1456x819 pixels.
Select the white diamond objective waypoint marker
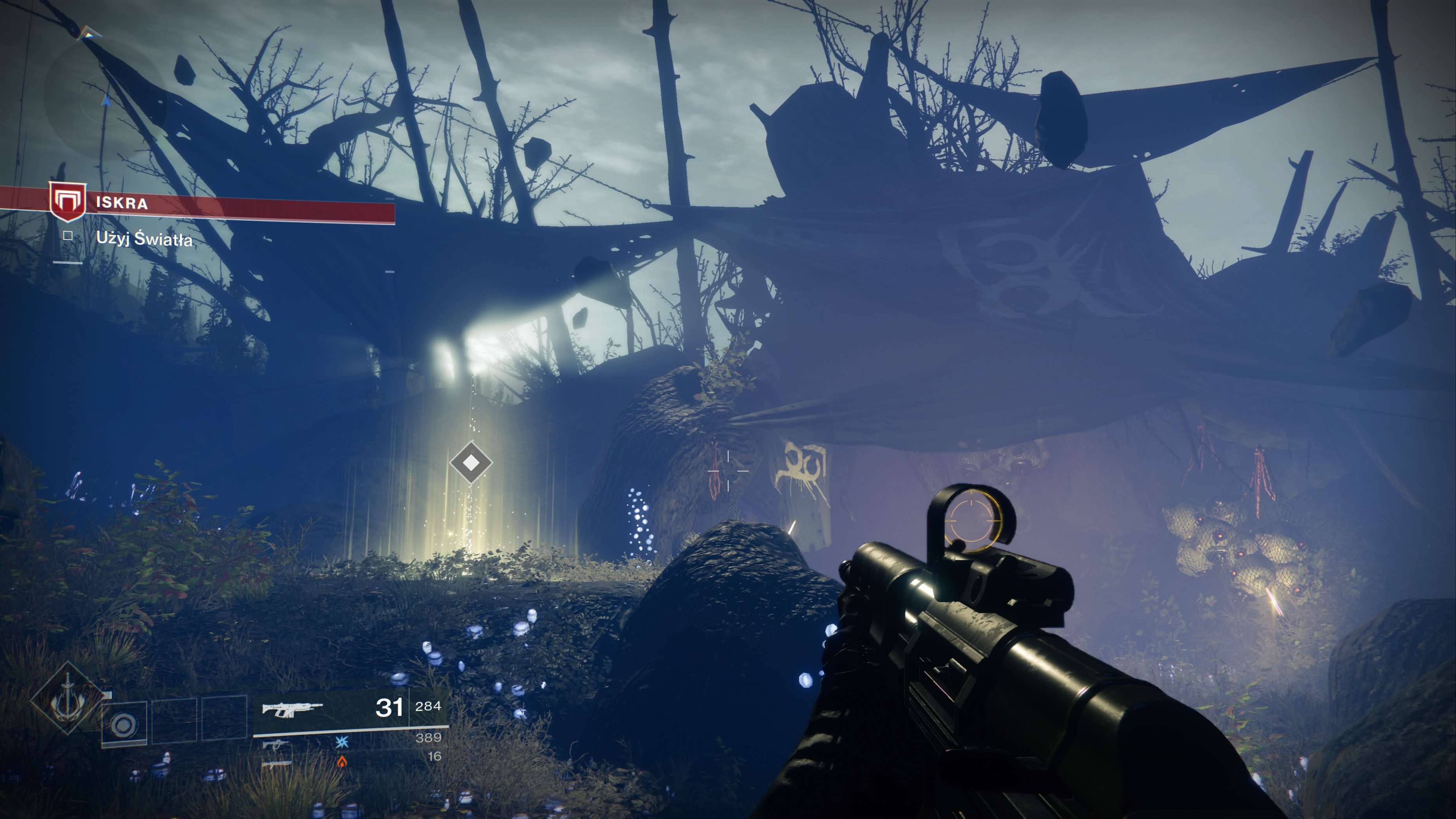(471, 463)
